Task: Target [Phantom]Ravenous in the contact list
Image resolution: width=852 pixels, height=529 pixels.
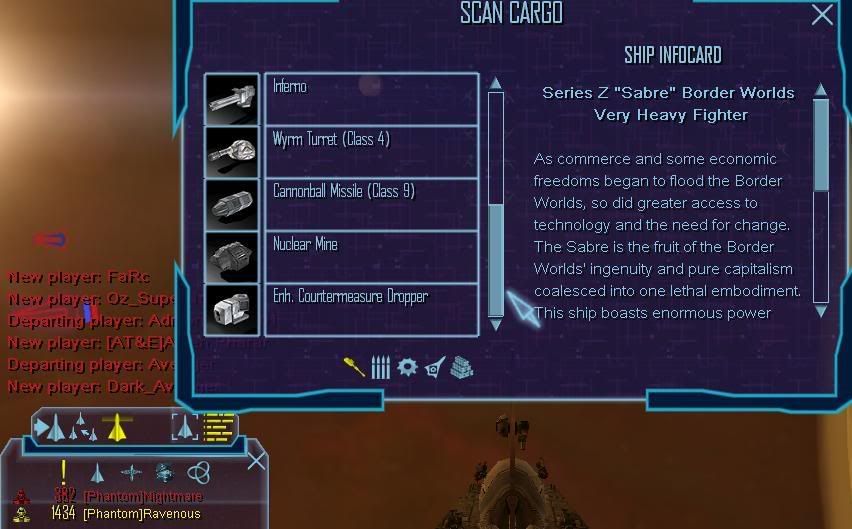Action: (x=141, y=514)
